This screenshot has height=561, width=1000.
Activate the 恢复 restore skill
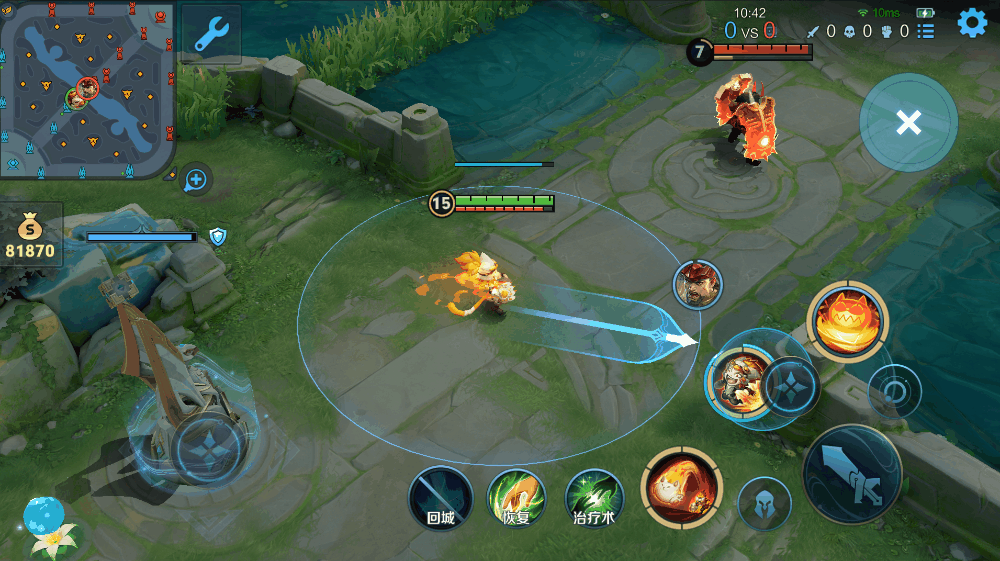coord(516,497)
